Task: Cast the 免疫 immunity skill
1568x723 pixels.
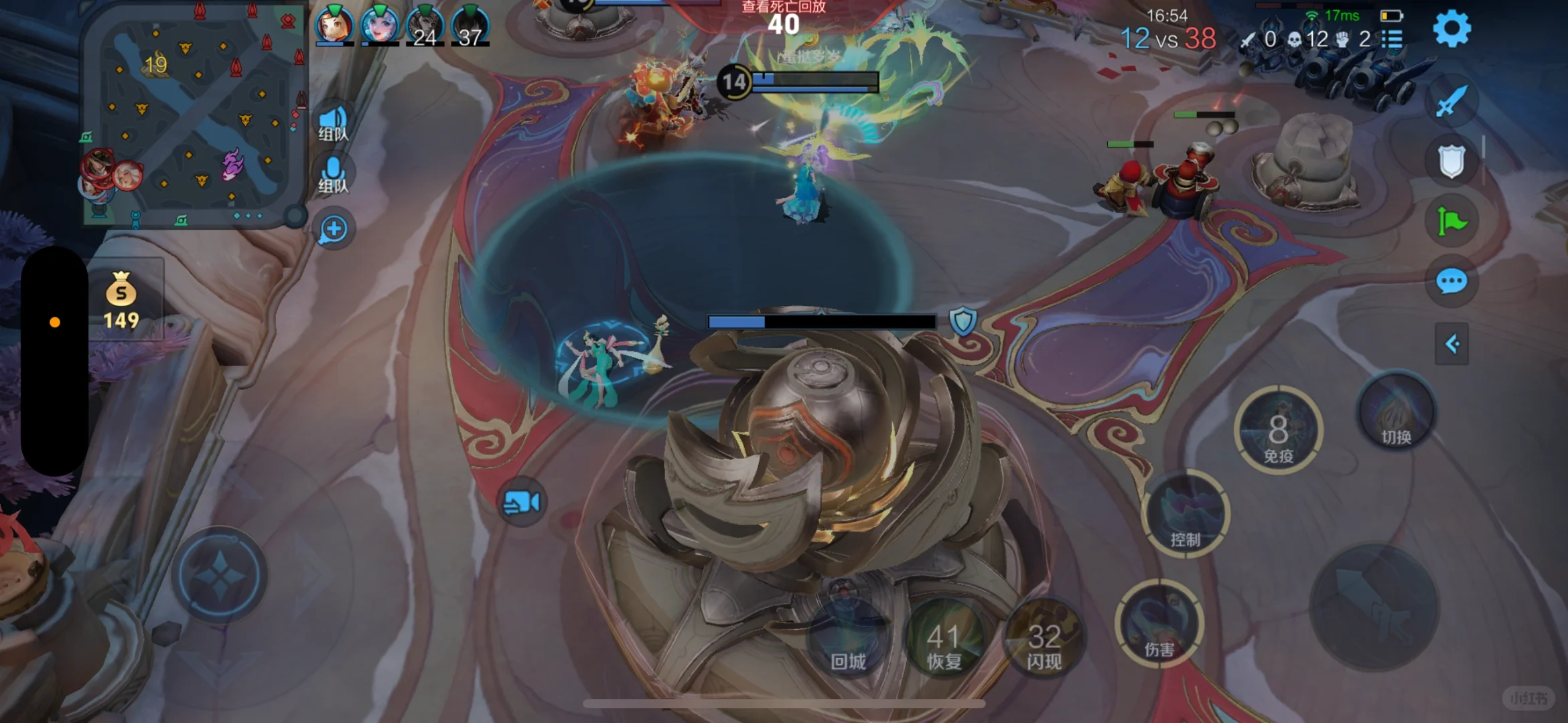Action: 1278,432
